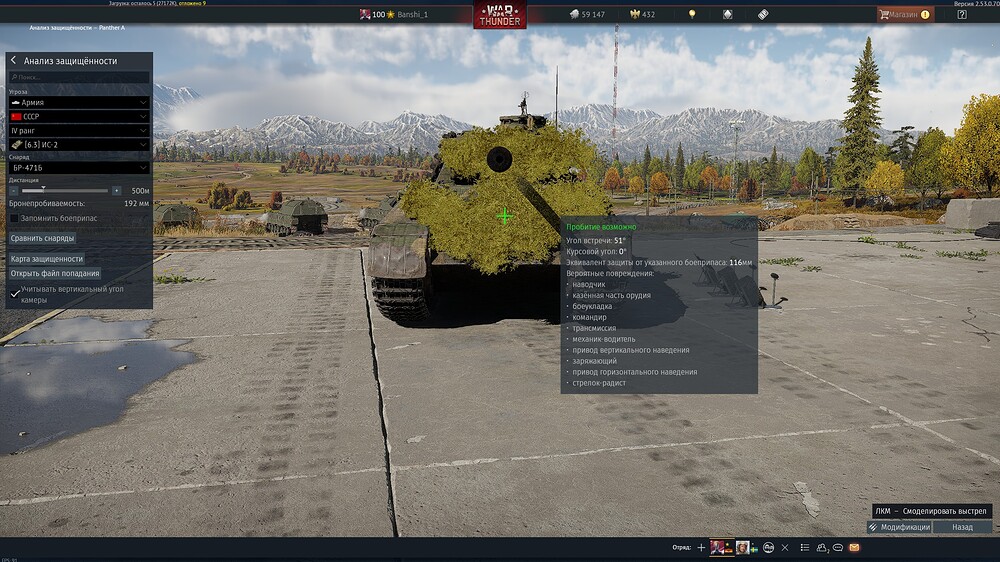Toggle the vertical camera angle checkbox

[x=14, y=294]
